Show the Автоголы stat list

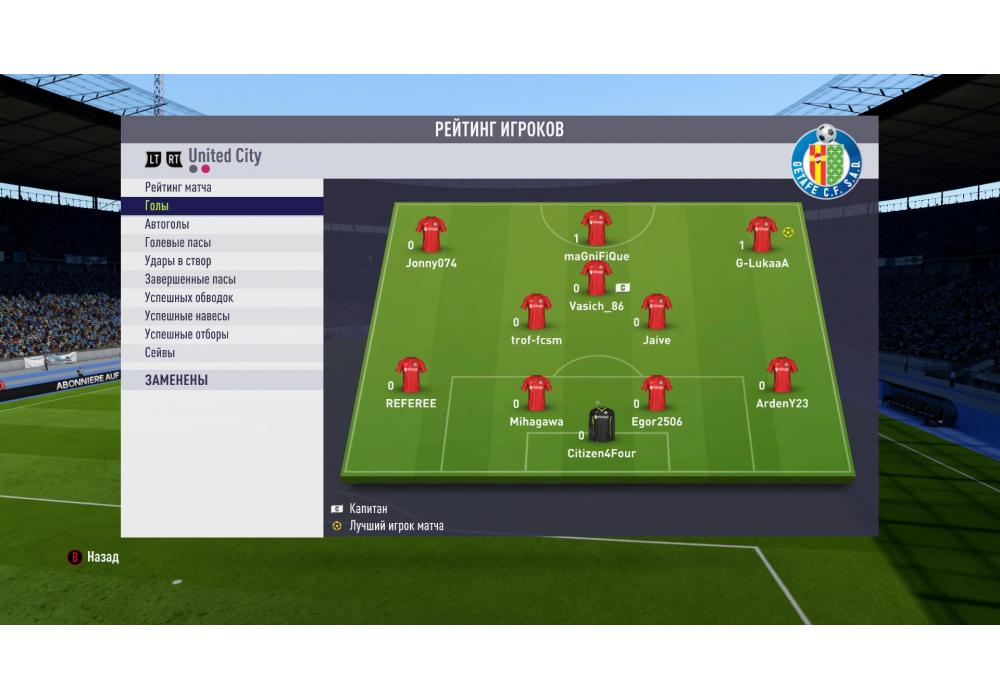(222, 225)
